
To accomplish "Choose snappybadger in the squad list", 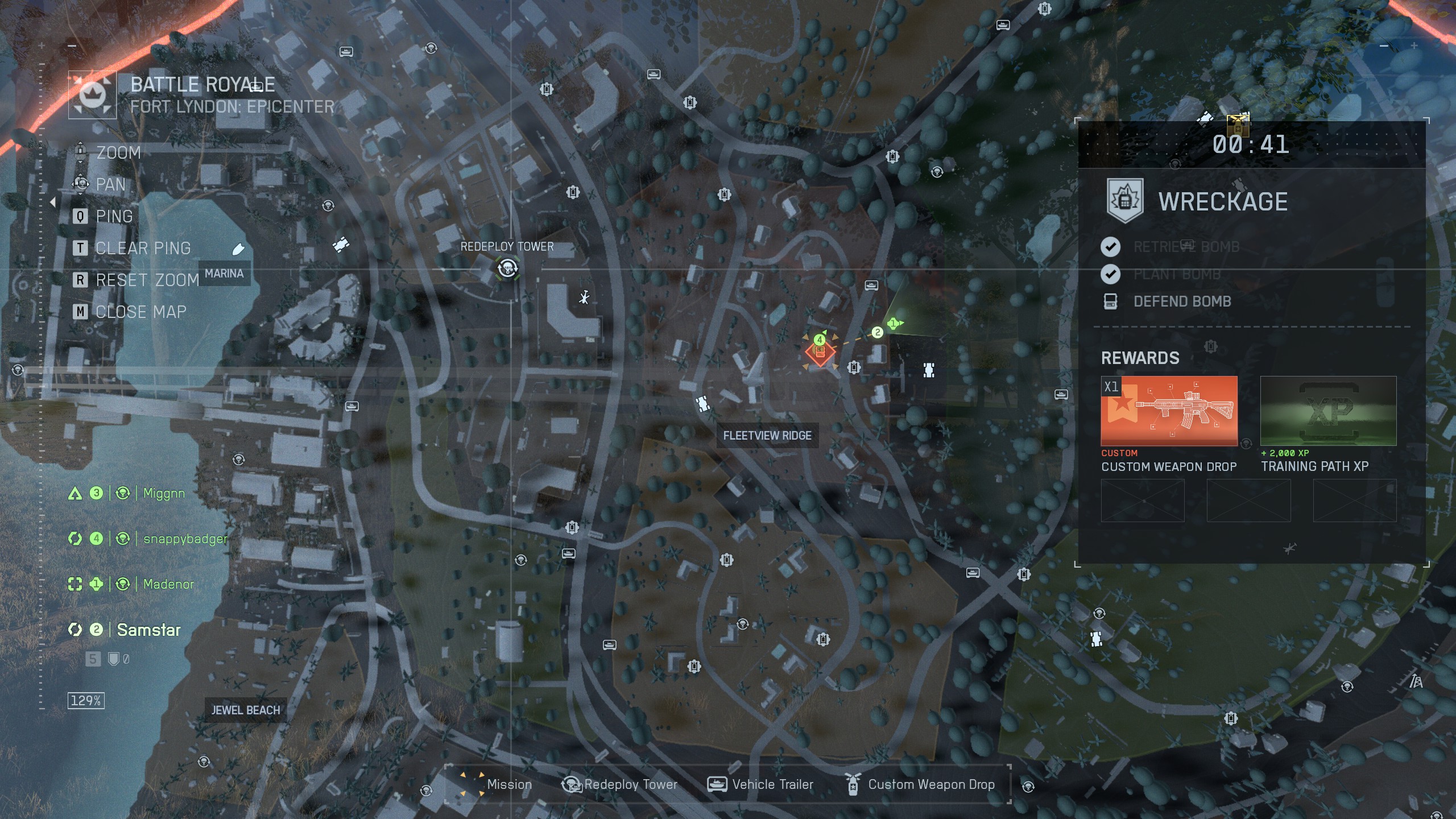I will coord(185,539).
